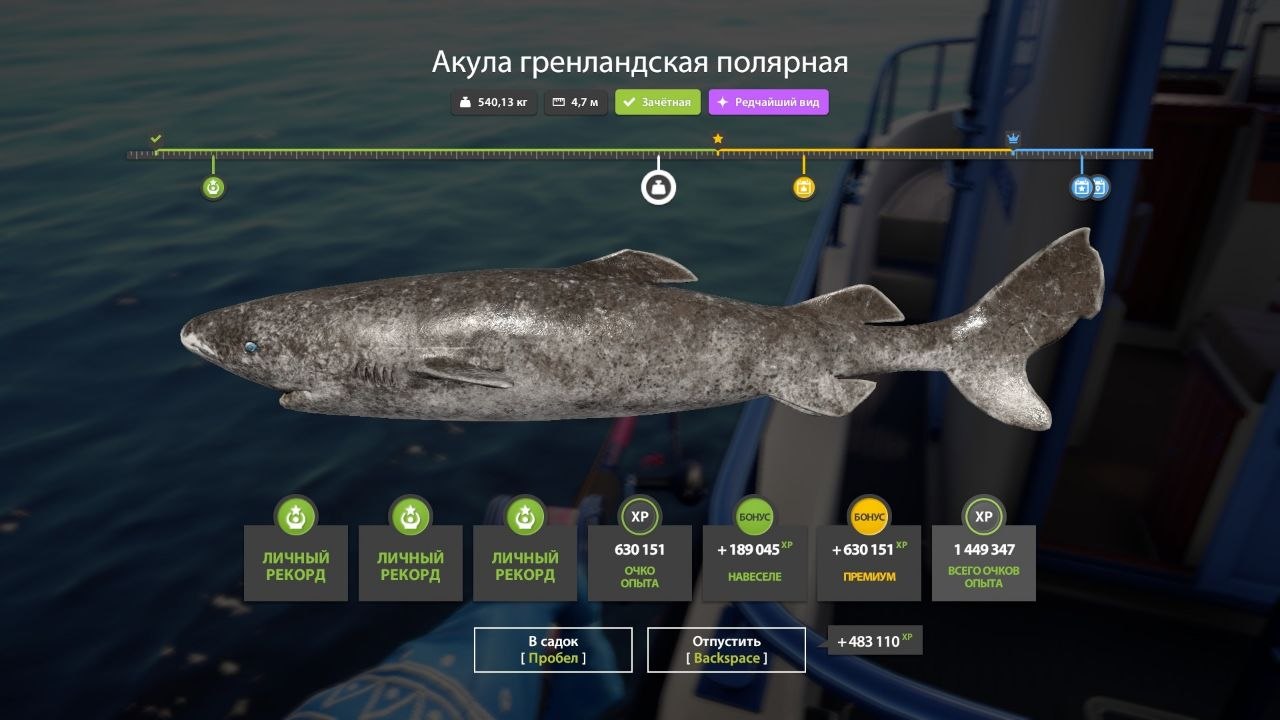Click the XP circle above 630 151

coord(639,518)
